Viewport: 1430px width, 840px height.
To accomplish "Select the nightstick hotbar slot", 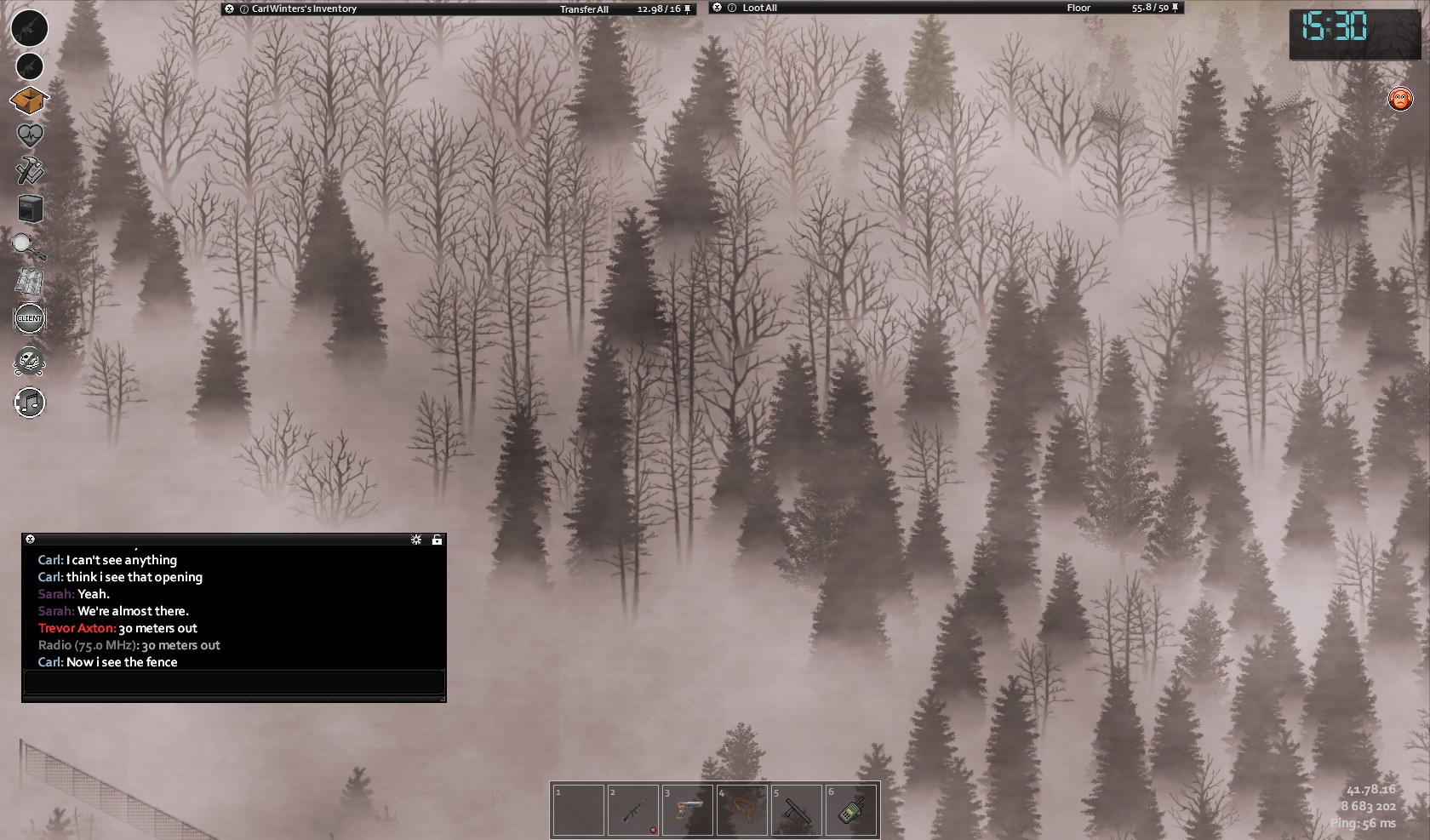I will click(x=796, y=811).
